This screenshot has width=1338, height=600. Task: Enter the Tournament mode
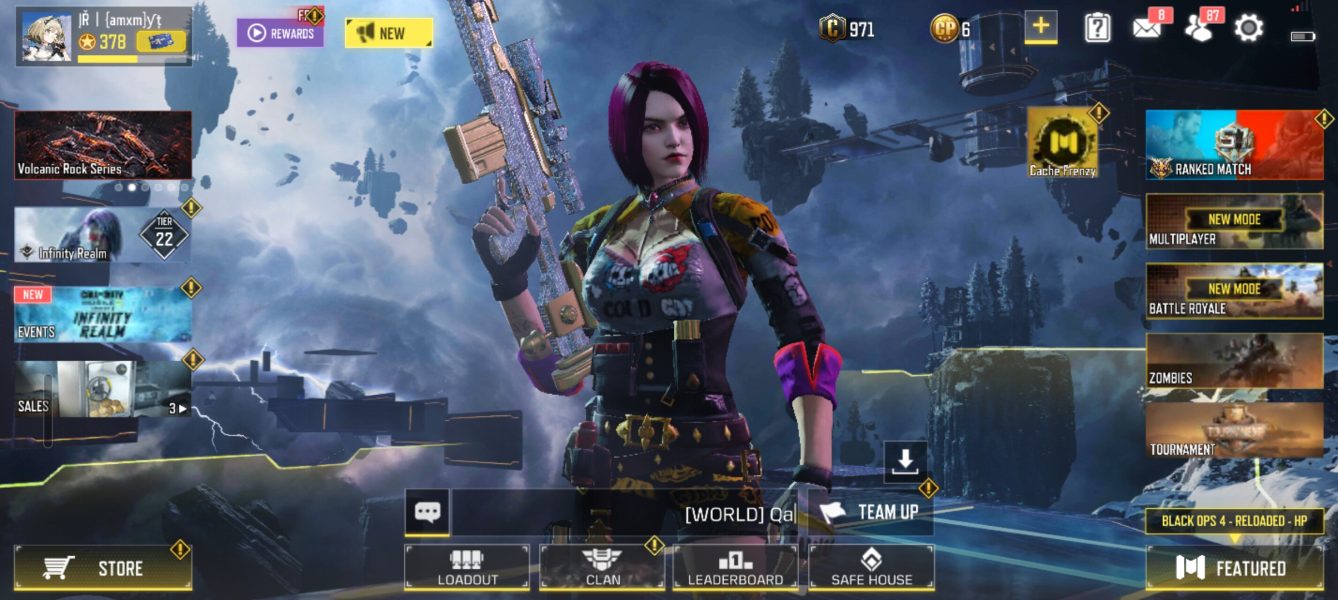(x=1234, y=431)
